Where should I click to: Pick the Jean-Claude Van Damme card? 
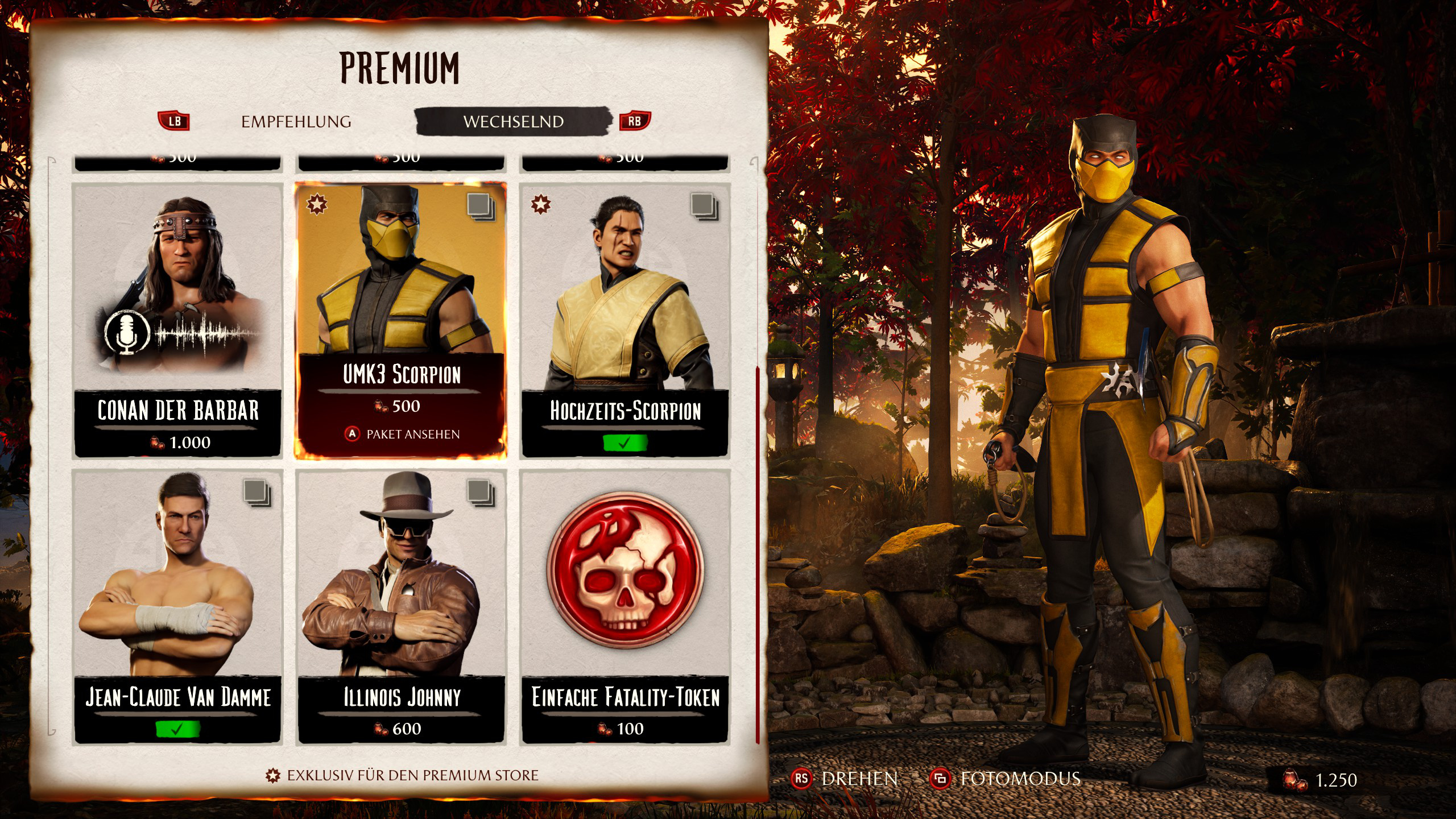point(177,606)
